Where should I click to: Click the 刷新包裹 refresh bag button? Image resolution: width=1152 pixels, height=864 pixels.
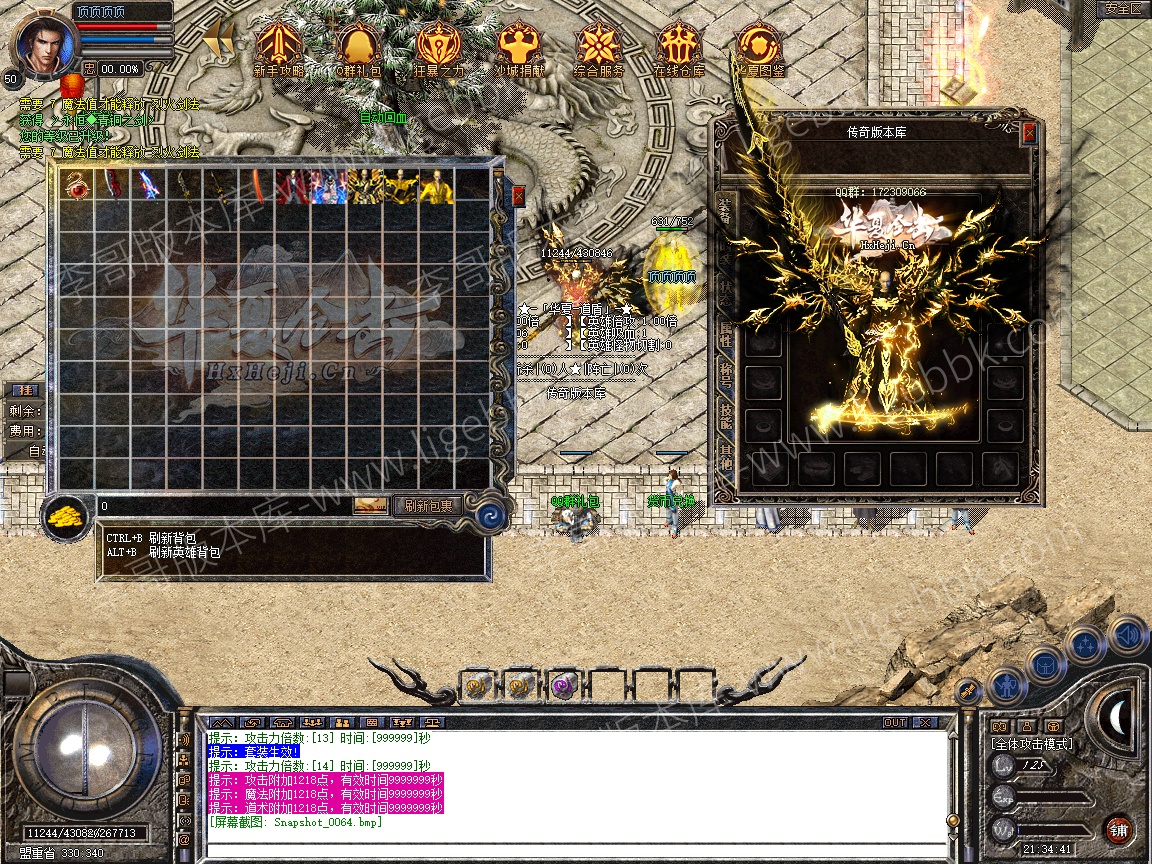tap(429, 506)
